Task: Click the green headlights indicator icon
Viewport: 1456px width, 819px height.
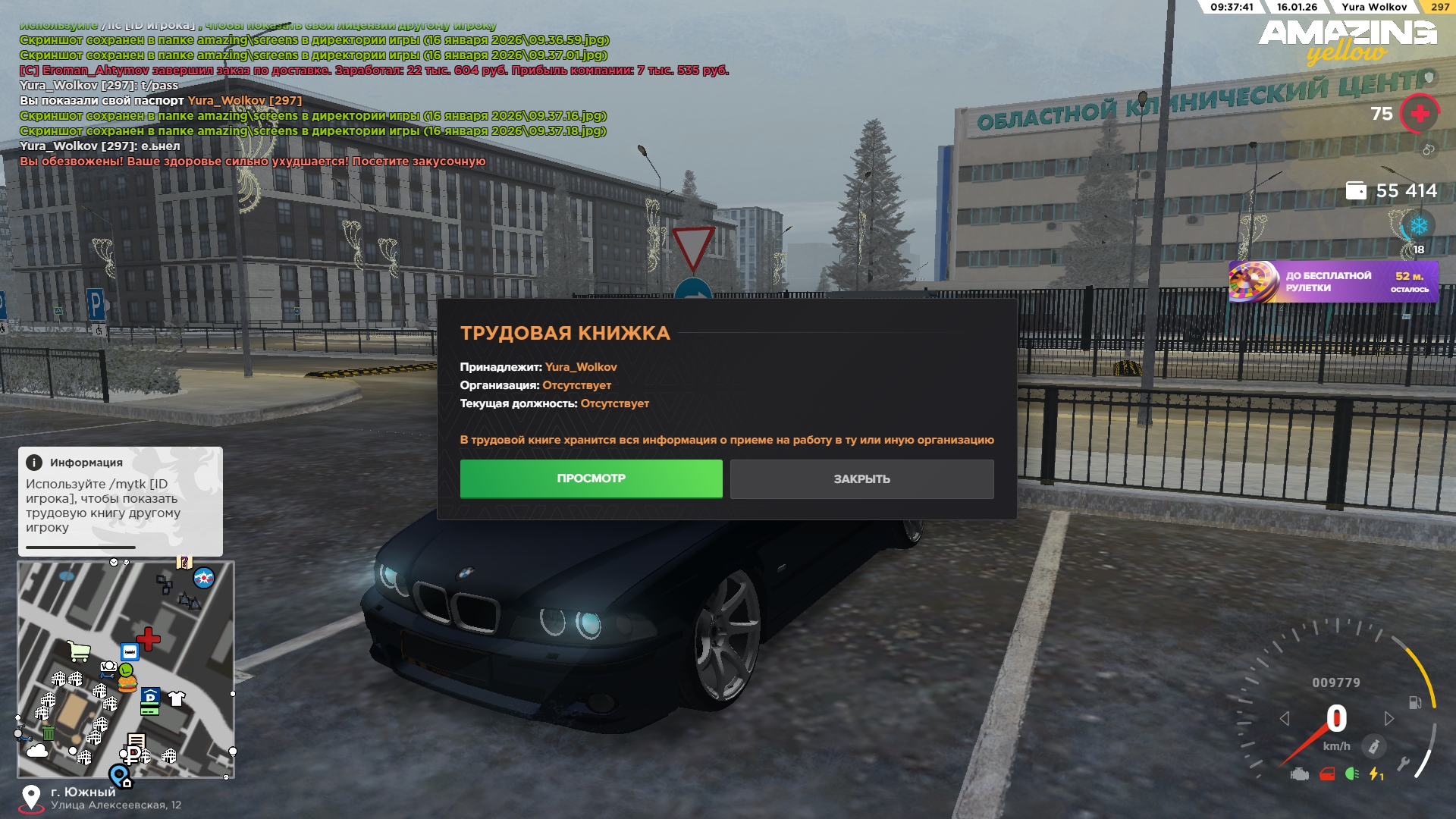Action: coord(1351,774)
